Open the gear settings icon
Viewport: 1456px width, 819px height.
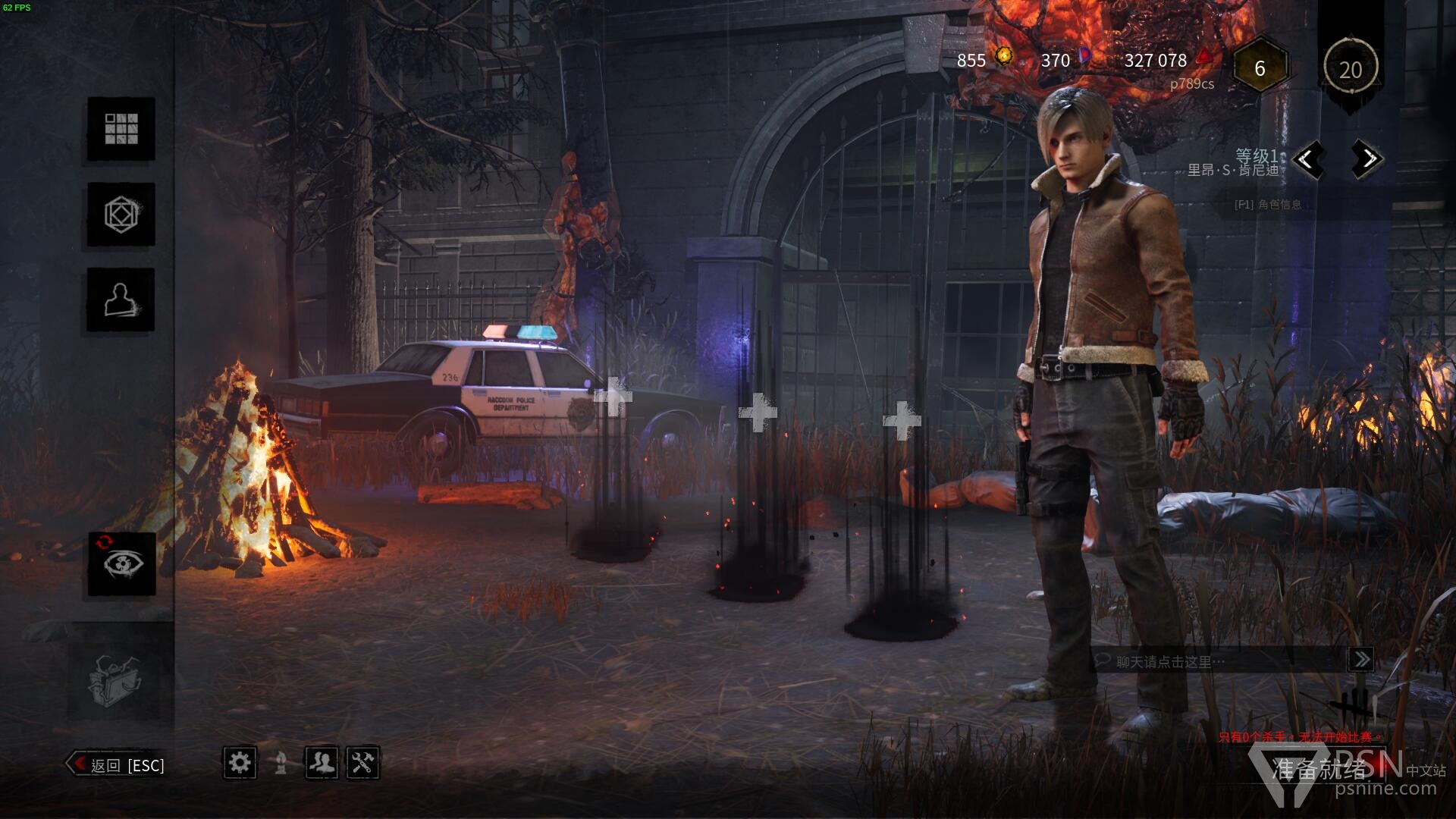240,762
